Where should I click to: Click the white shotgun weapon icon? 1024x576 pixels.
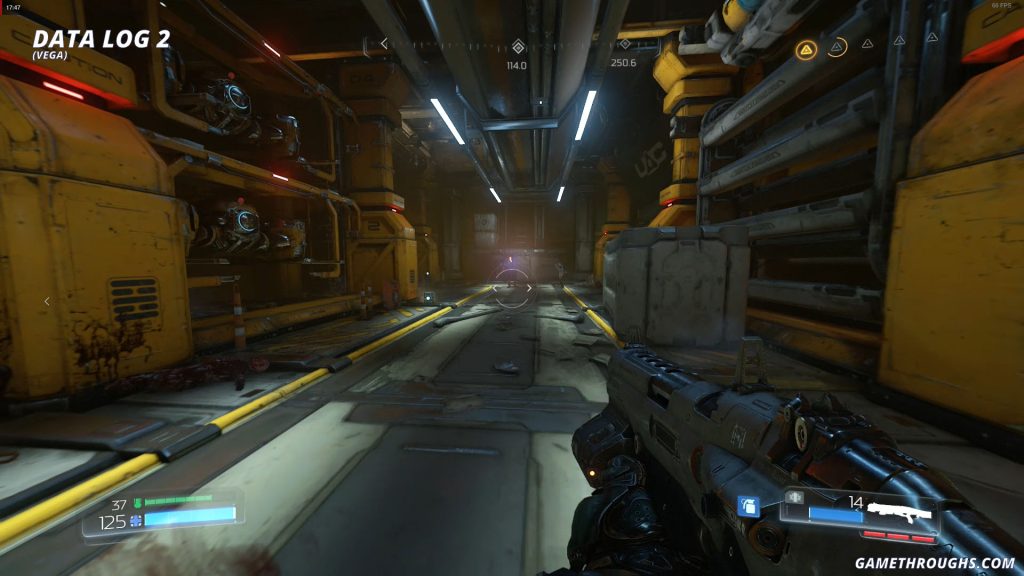click(898, 513)
